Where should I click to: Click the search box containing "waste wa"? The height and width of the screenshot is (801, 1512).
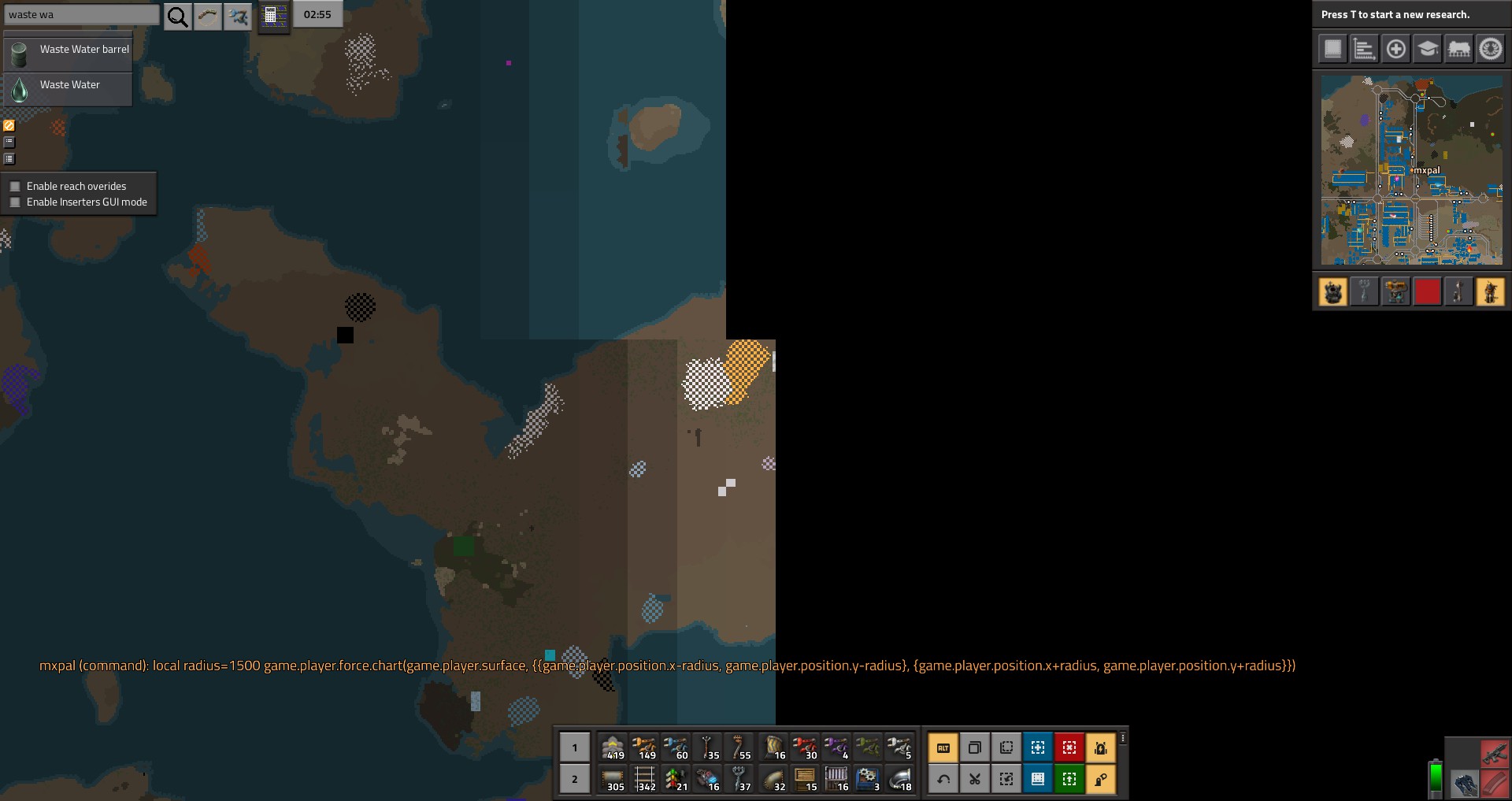[x=82, y=15]
